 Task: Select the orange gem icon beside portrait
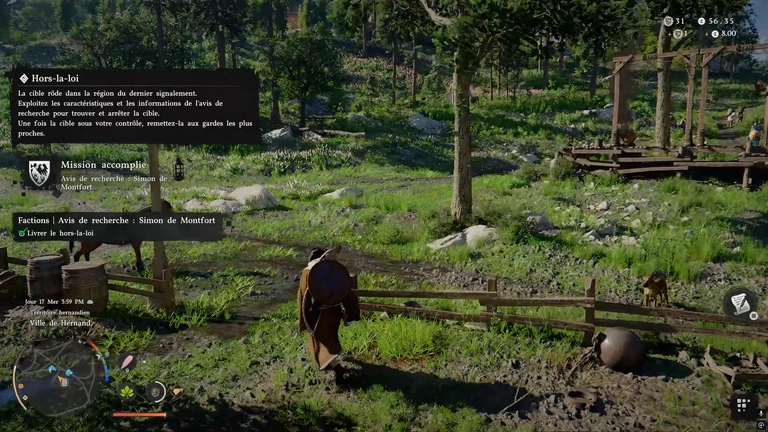(177, 392)
